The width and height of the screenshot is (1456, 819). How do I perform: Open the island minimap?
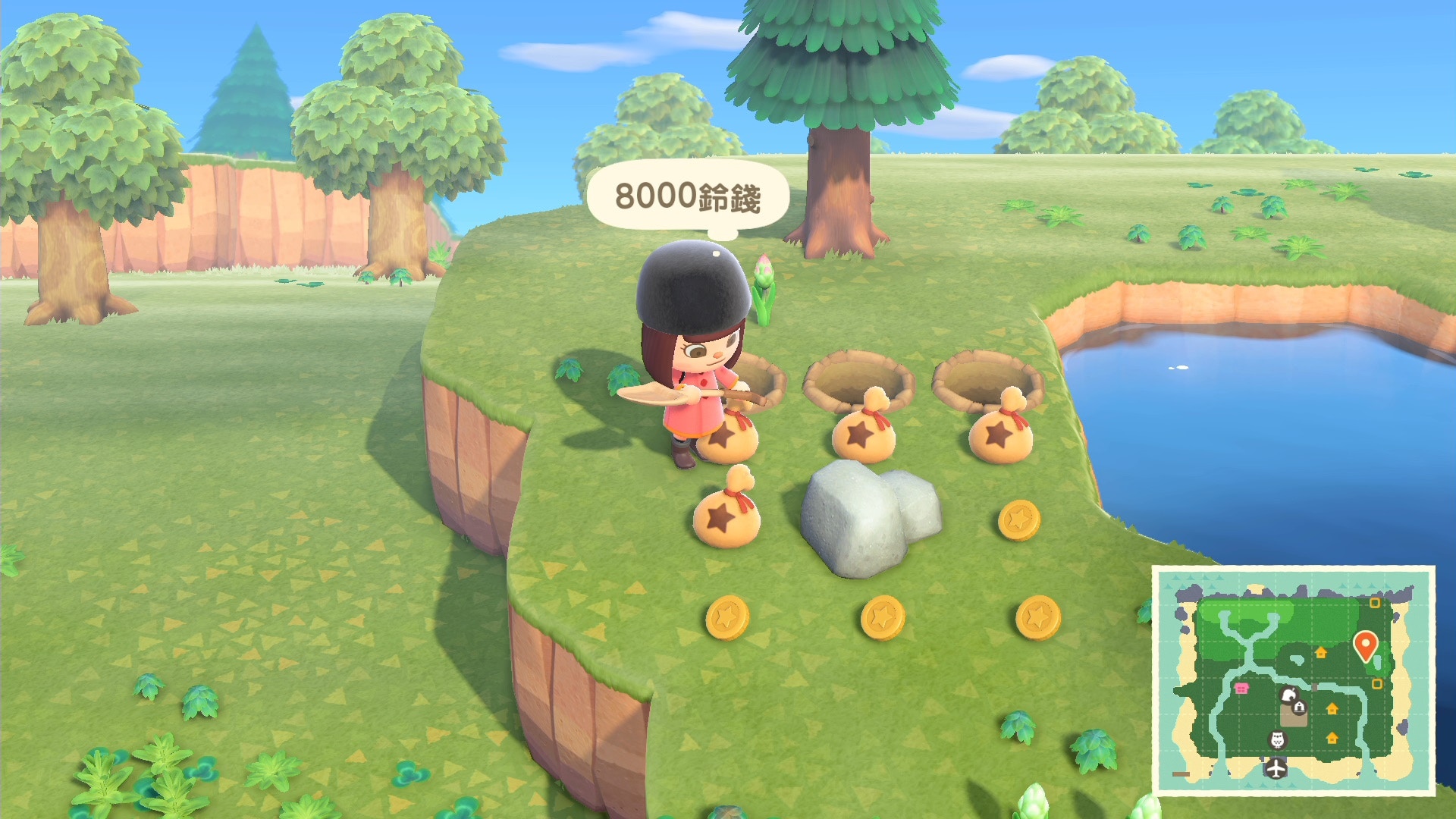(x=1293, y=679)
